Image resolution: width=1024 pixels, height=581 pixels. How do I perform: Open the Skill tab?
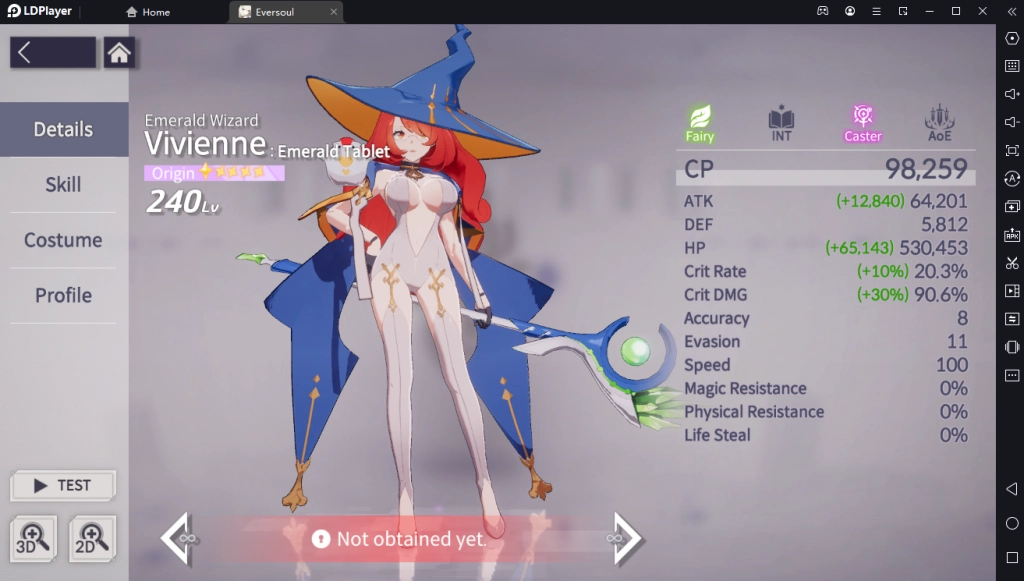(63, 185)
